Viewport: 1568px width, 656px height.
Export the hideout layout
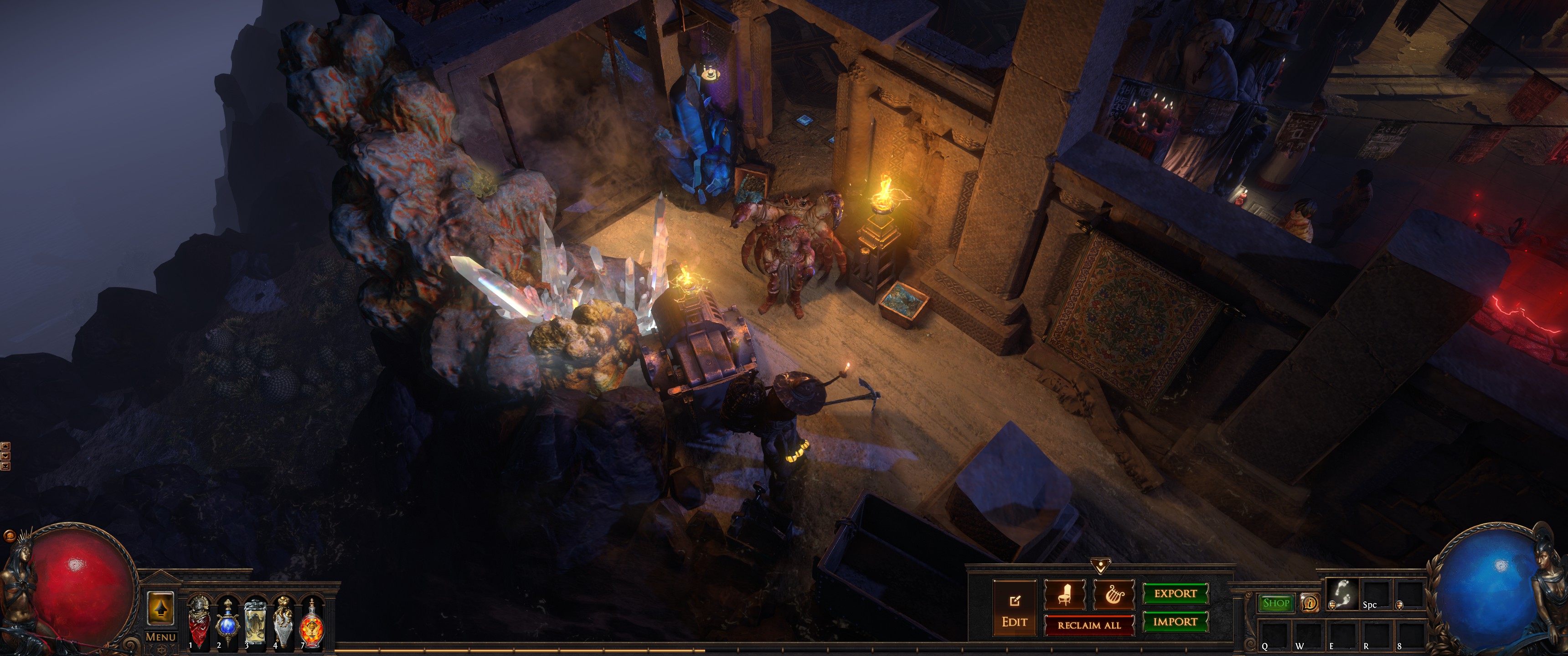[x=1175, y=593]
